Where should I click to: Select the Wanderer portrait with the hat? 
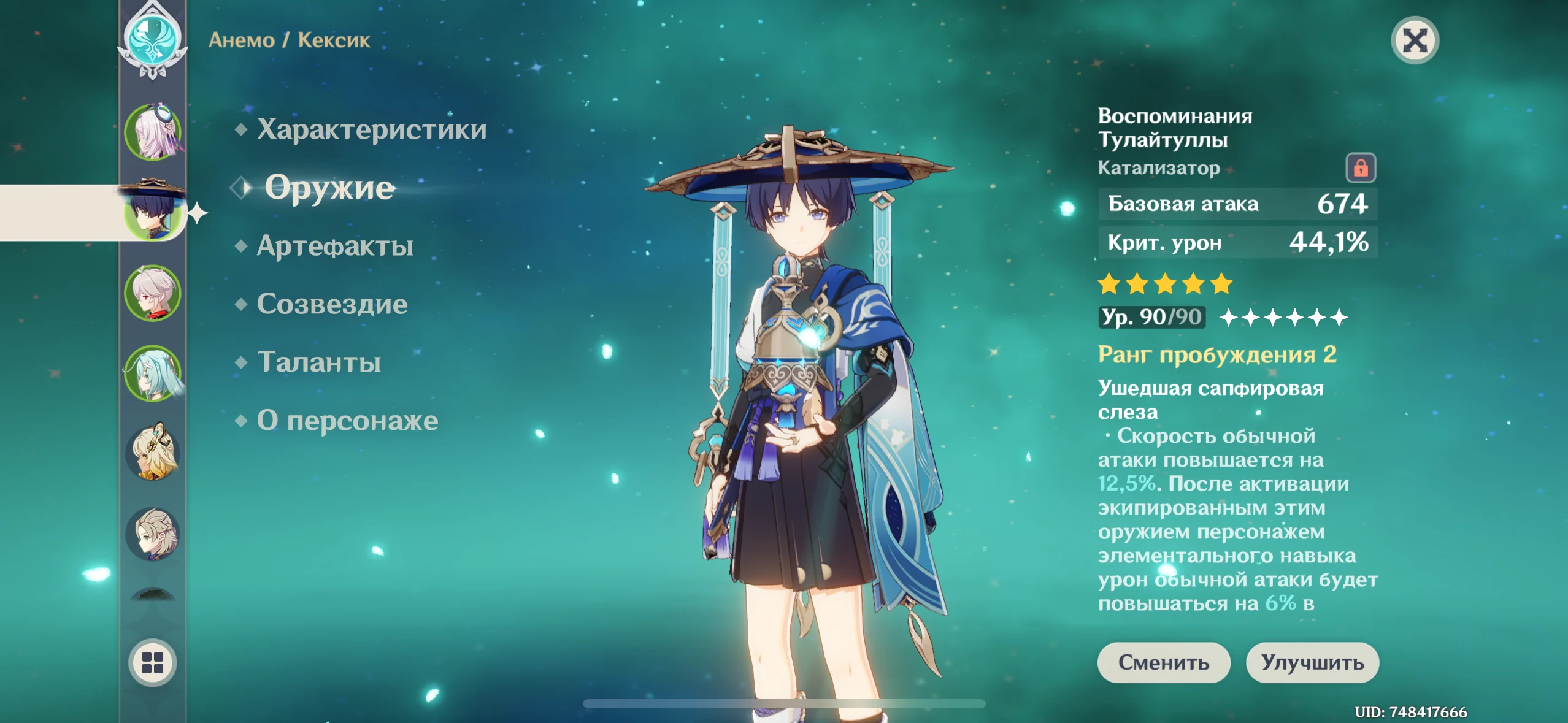pyautogui.click(x=153, y=212)
